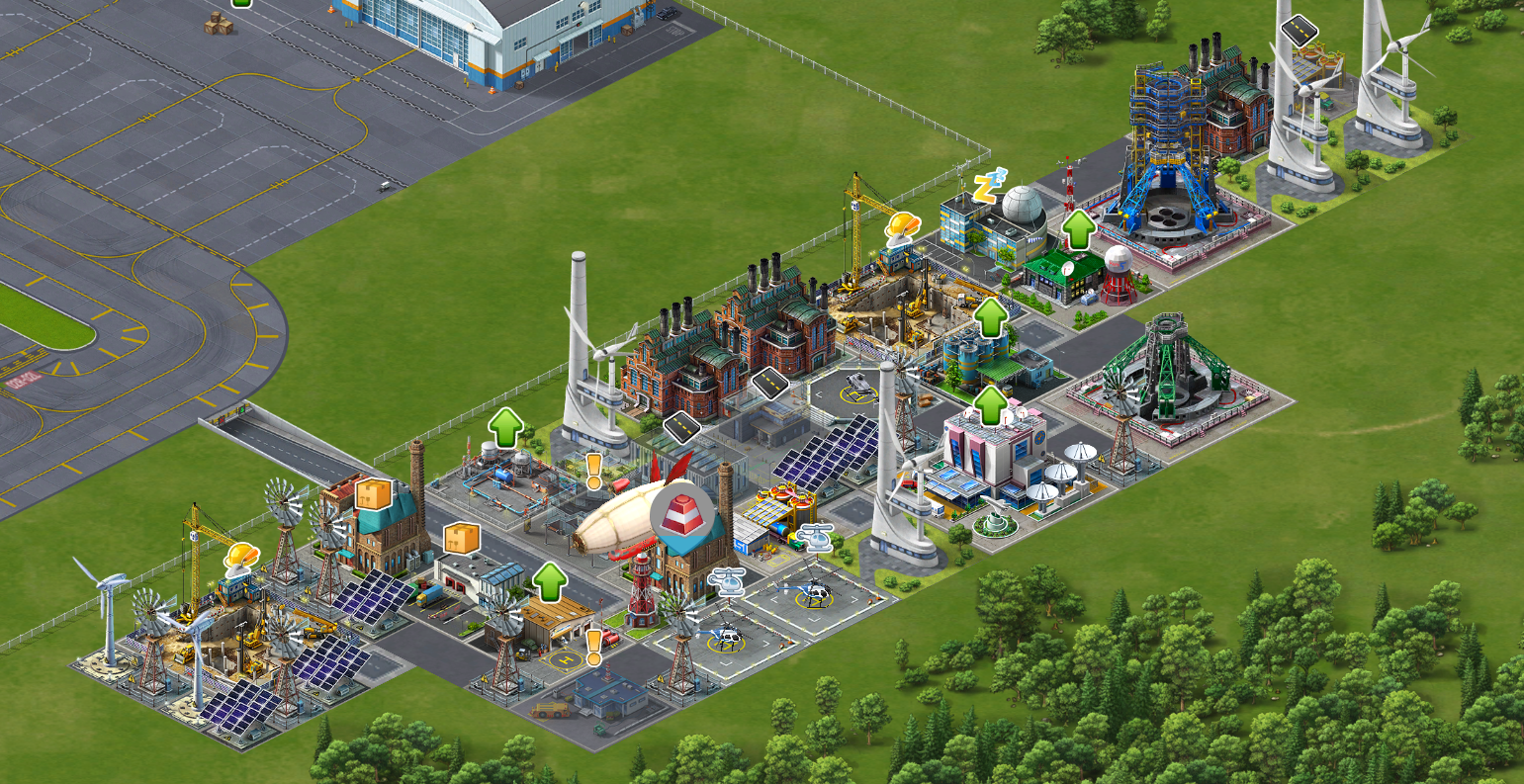Tap the upgrade arrow above the pink building

click(991, 405)
